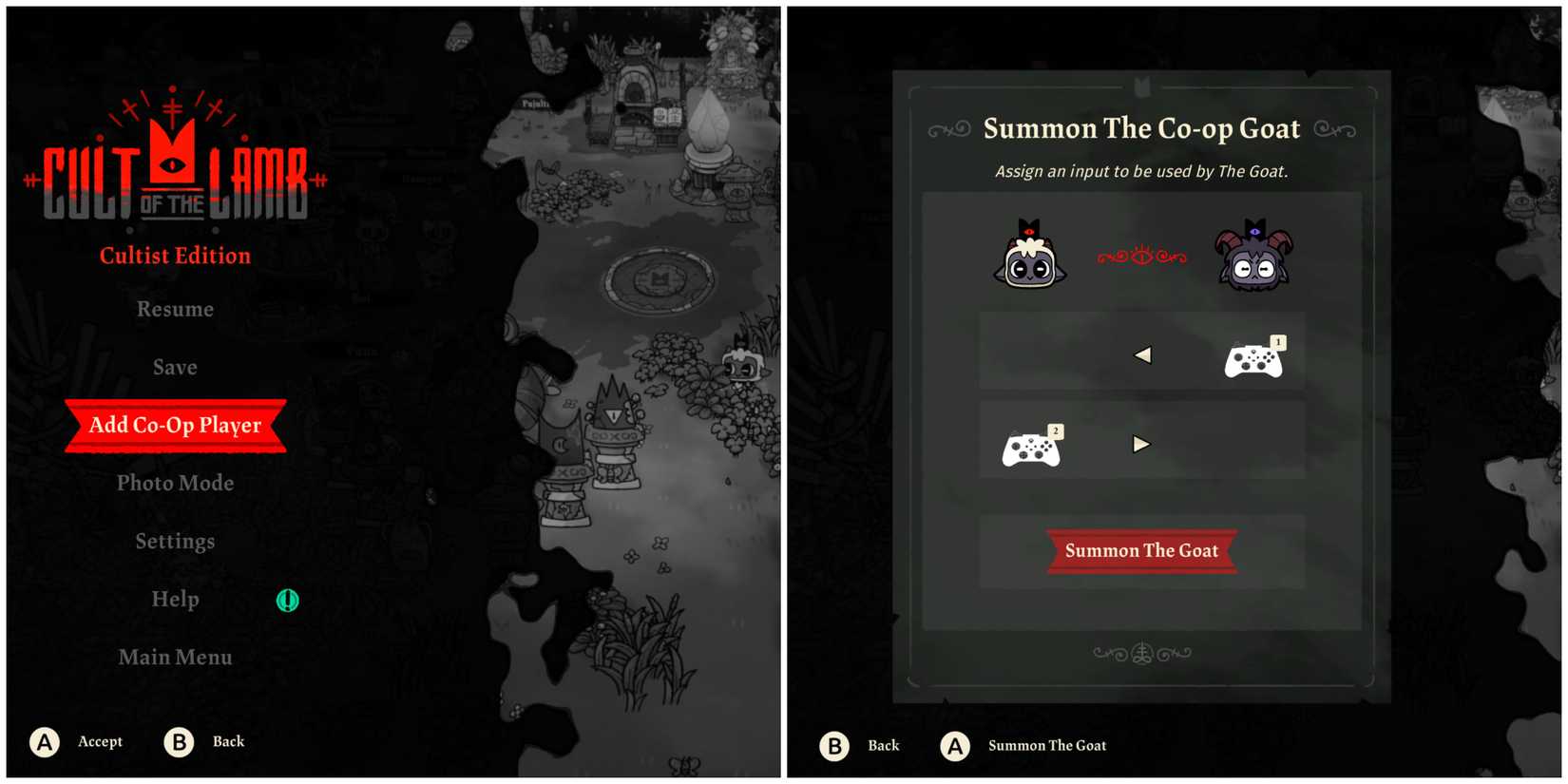Image resolution: width=1568 pixels, height=784 pixels.
Task: Click the A Accept button prompt icon
Action: click(44, 742)
